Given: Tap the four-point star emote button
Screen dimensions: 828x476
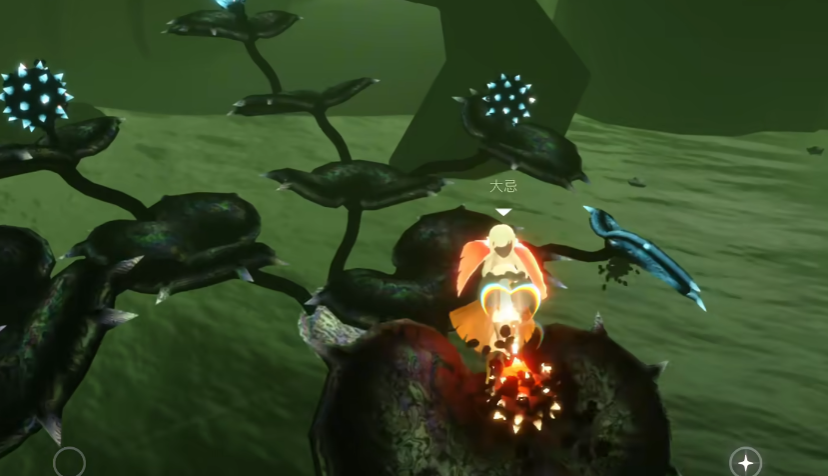Looking at the screenshot, I should (x=745, y=461).
